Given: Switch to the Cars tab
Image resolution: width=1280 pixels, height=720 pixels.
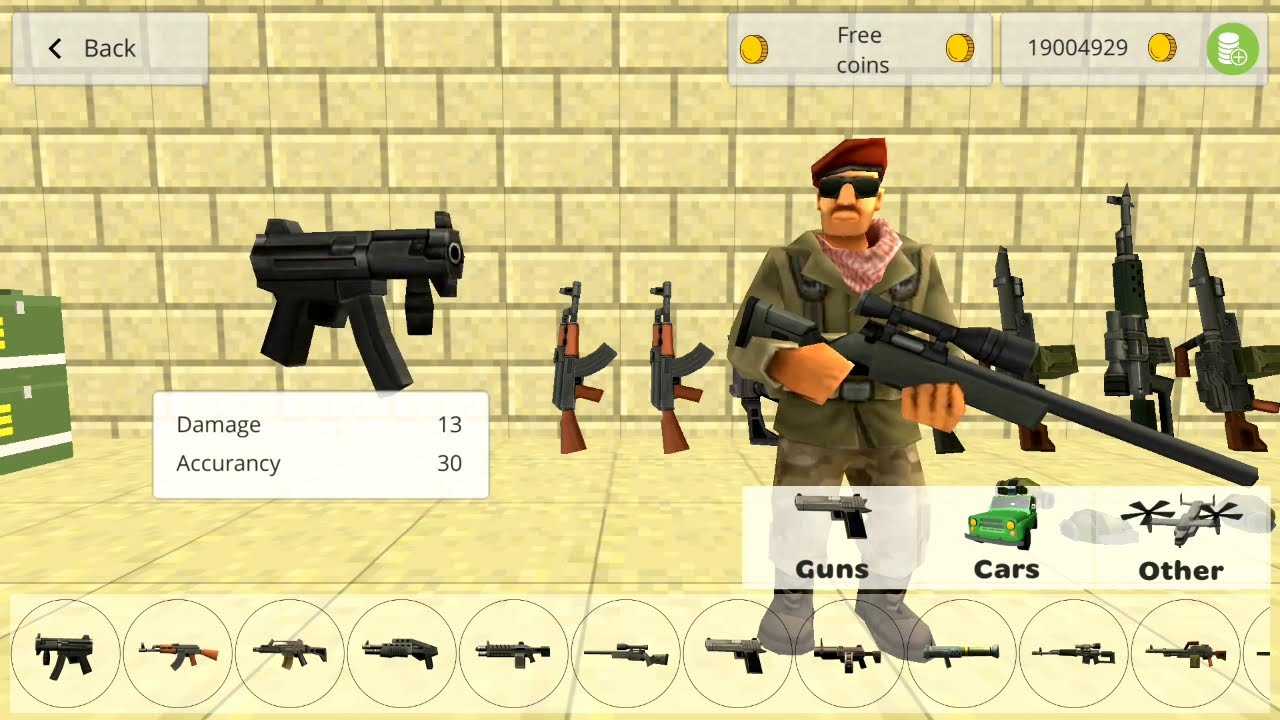Looking at the screenshot, I should pyautogui.click(x=1006, y=540).
